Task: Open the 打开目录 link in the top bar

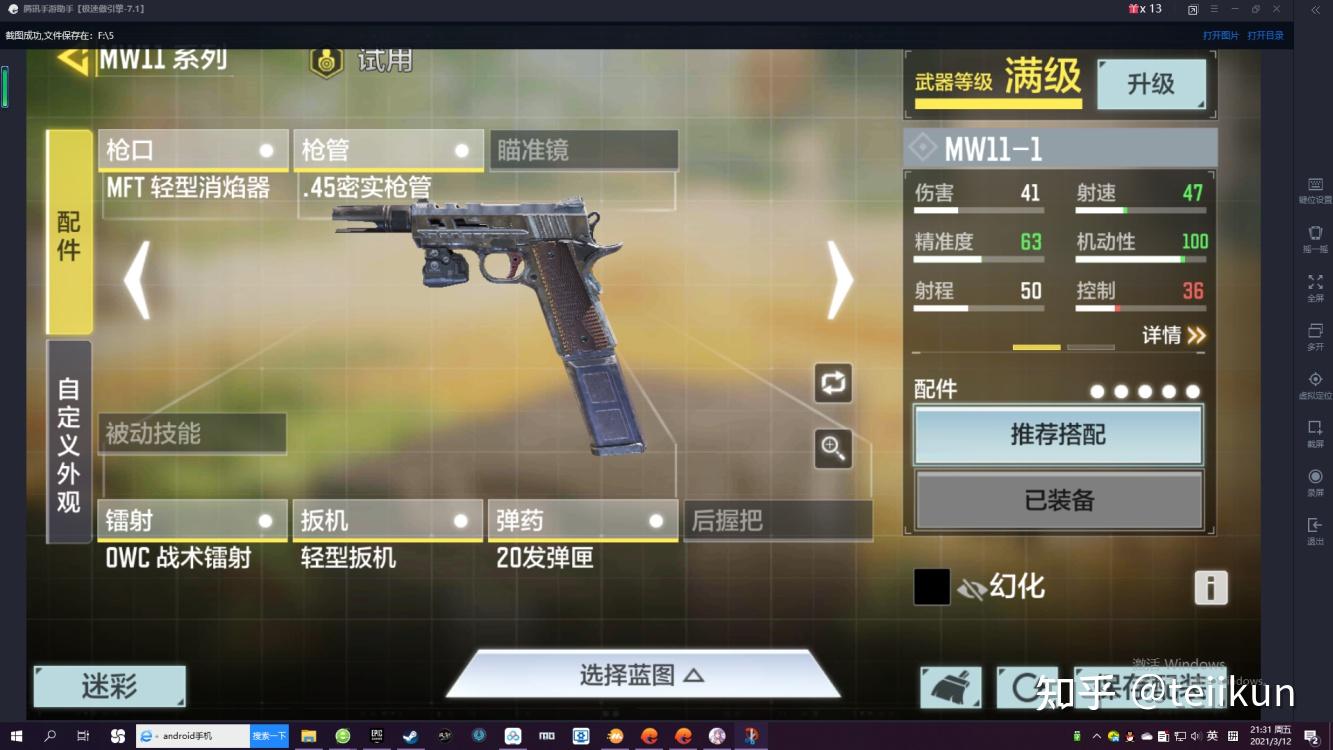Action: [x=1266, y=34]
